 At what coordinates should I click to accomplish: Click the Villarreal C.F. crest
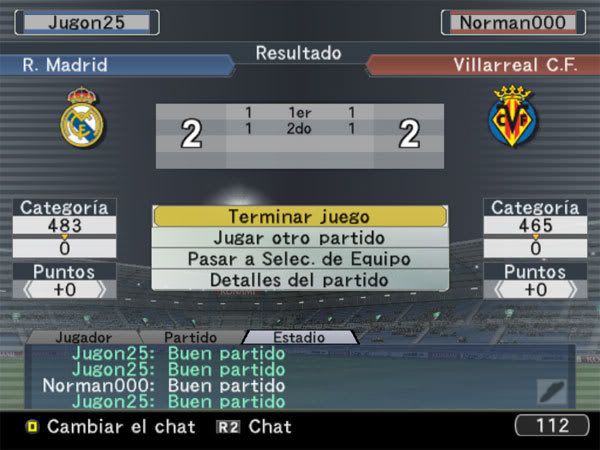pos(510,120)
